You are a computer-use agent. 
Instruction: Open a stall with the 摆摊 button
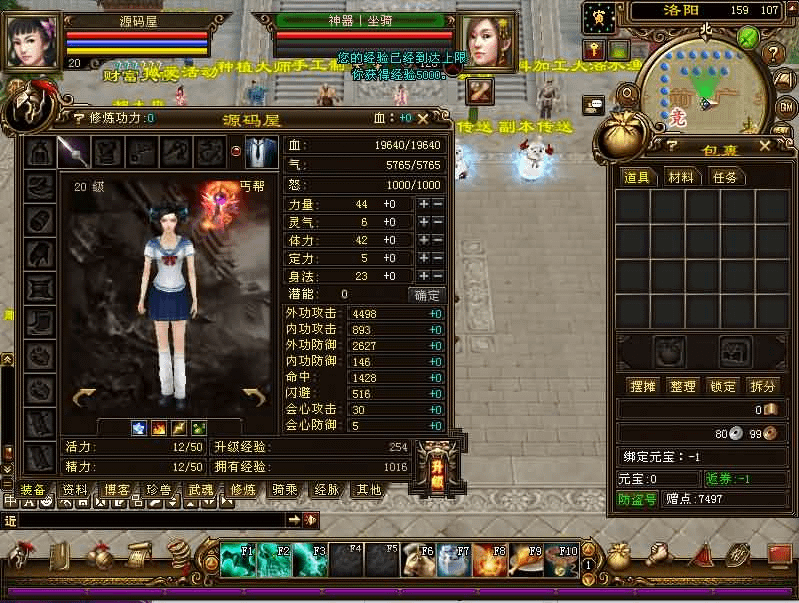coord(642,386)
